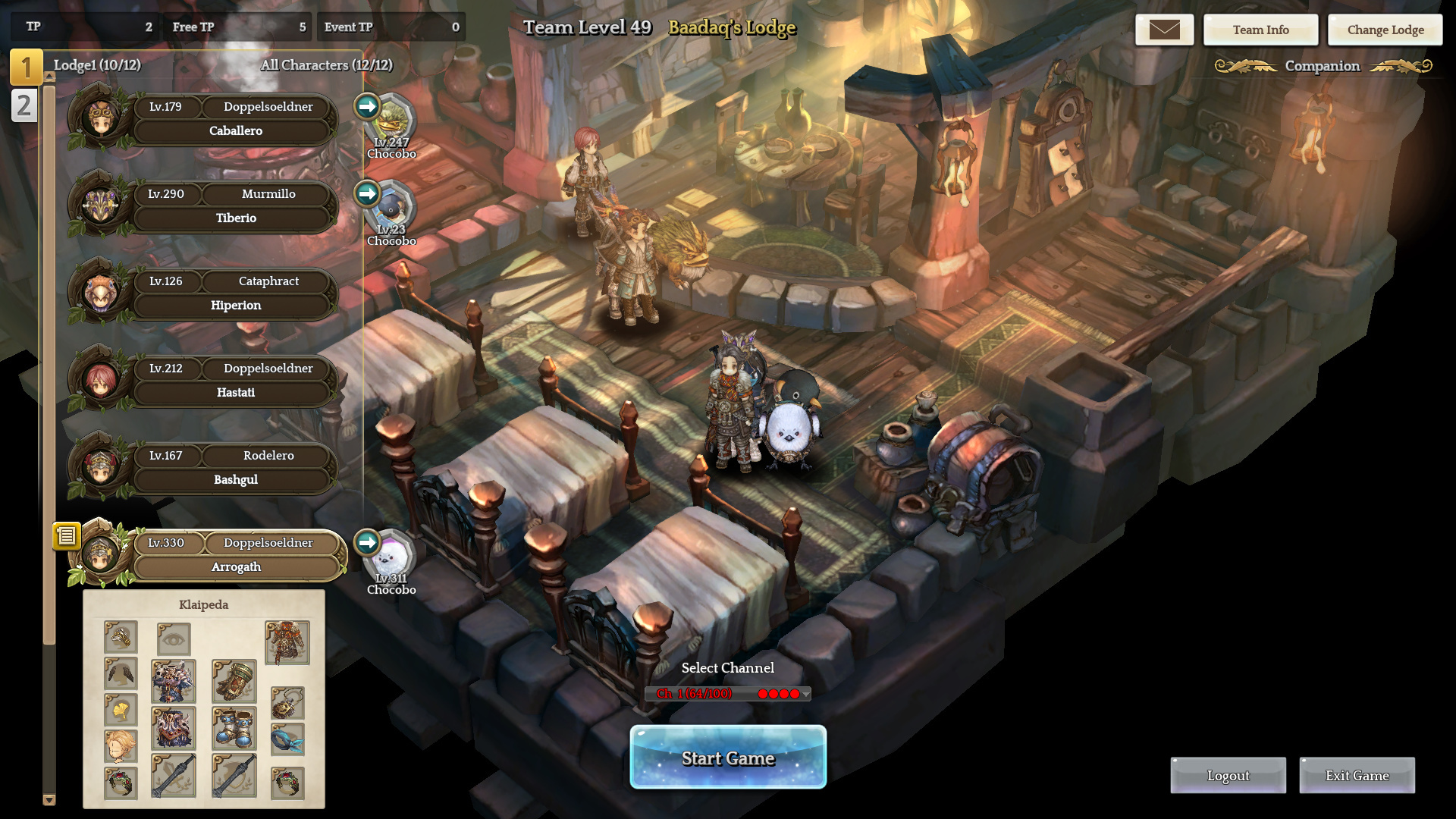Click the Lv.247 Chocobo companion icon
Viewport: 1456px width, 819px height.
click(392, 121)
